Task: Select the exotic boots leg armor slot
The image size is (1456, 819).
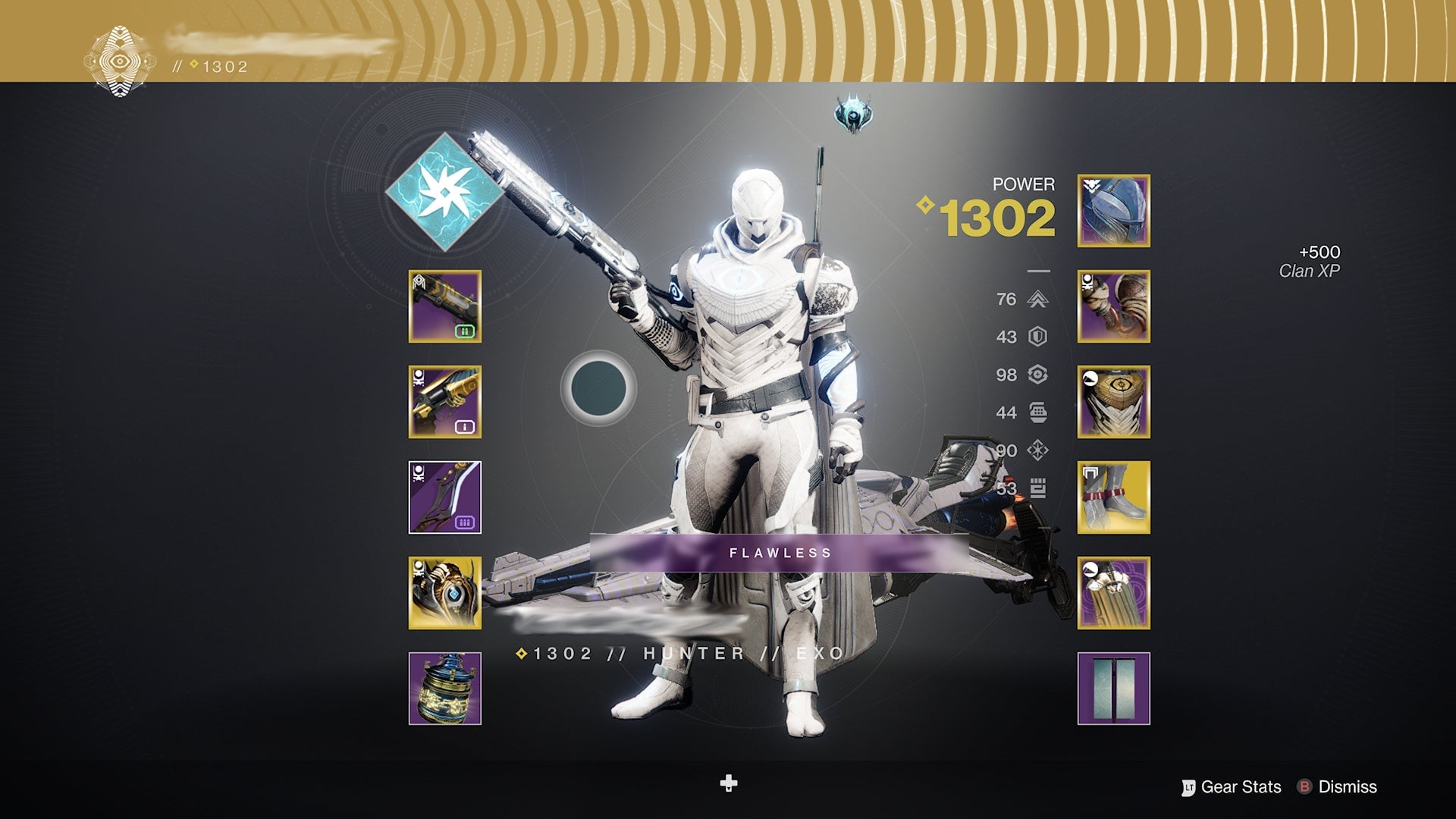Action: (1113, 497)
